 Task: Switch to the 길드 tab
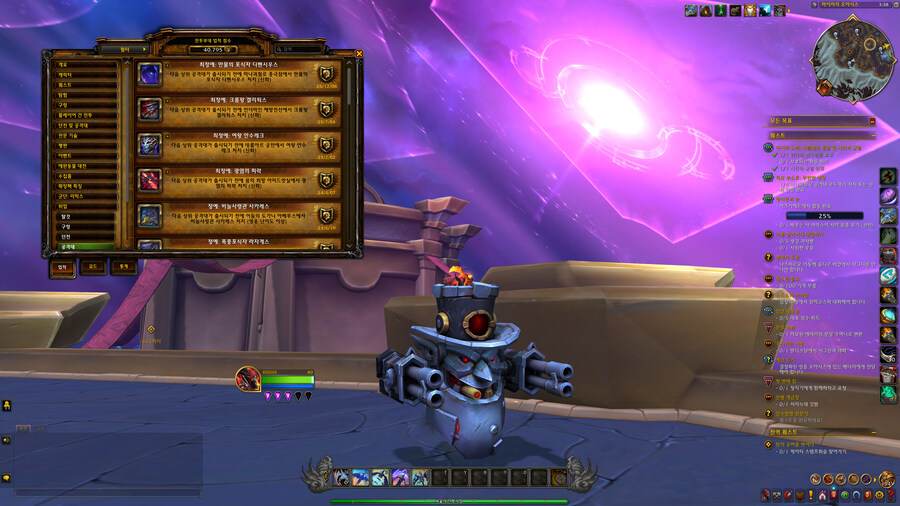click(x=92, y=267)
